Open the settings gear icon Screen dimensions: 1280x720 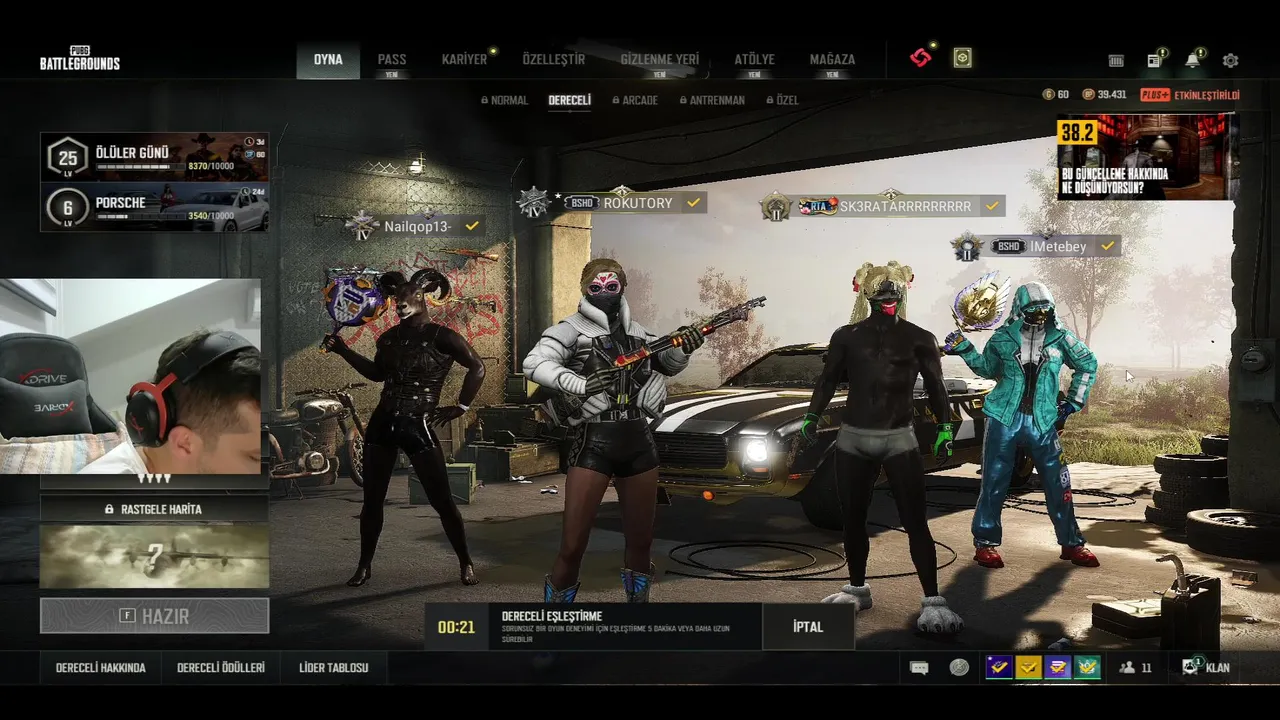coord(1230,60)
